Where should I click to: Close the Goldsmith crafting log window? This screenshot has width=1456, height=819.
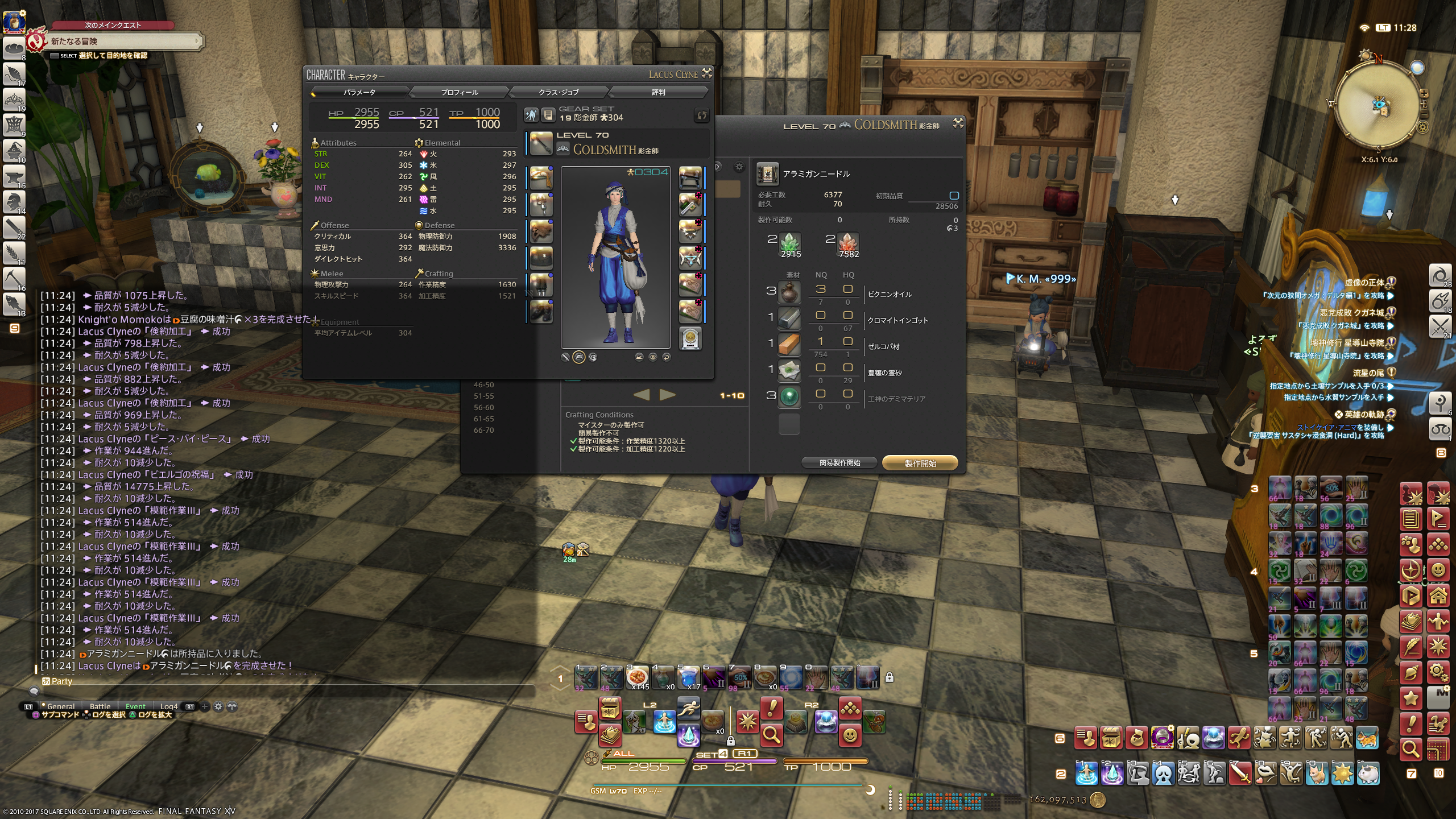(x=958, y=123)
